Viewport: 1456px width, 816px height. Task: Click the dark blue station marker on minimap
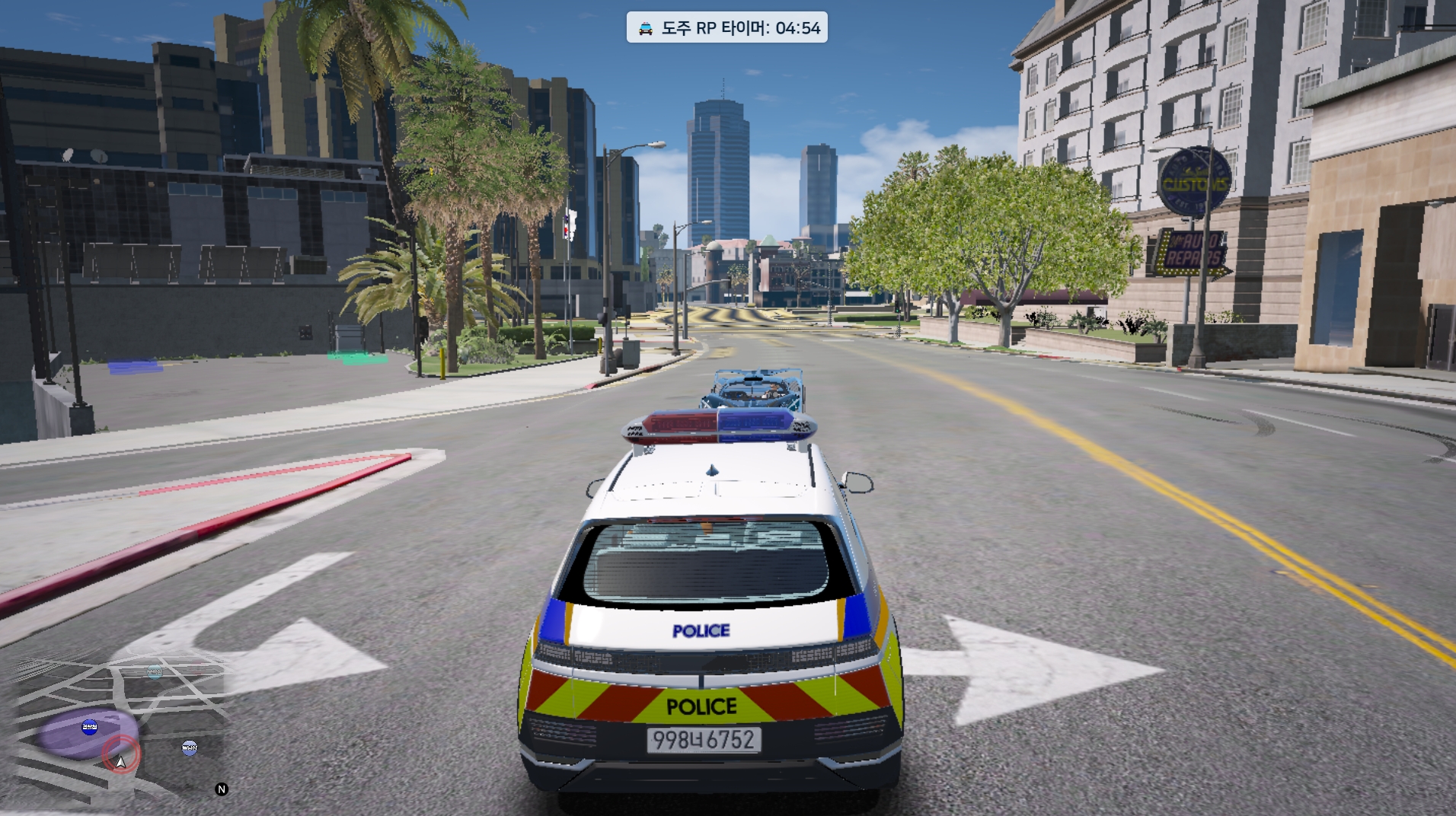point(90,727)
